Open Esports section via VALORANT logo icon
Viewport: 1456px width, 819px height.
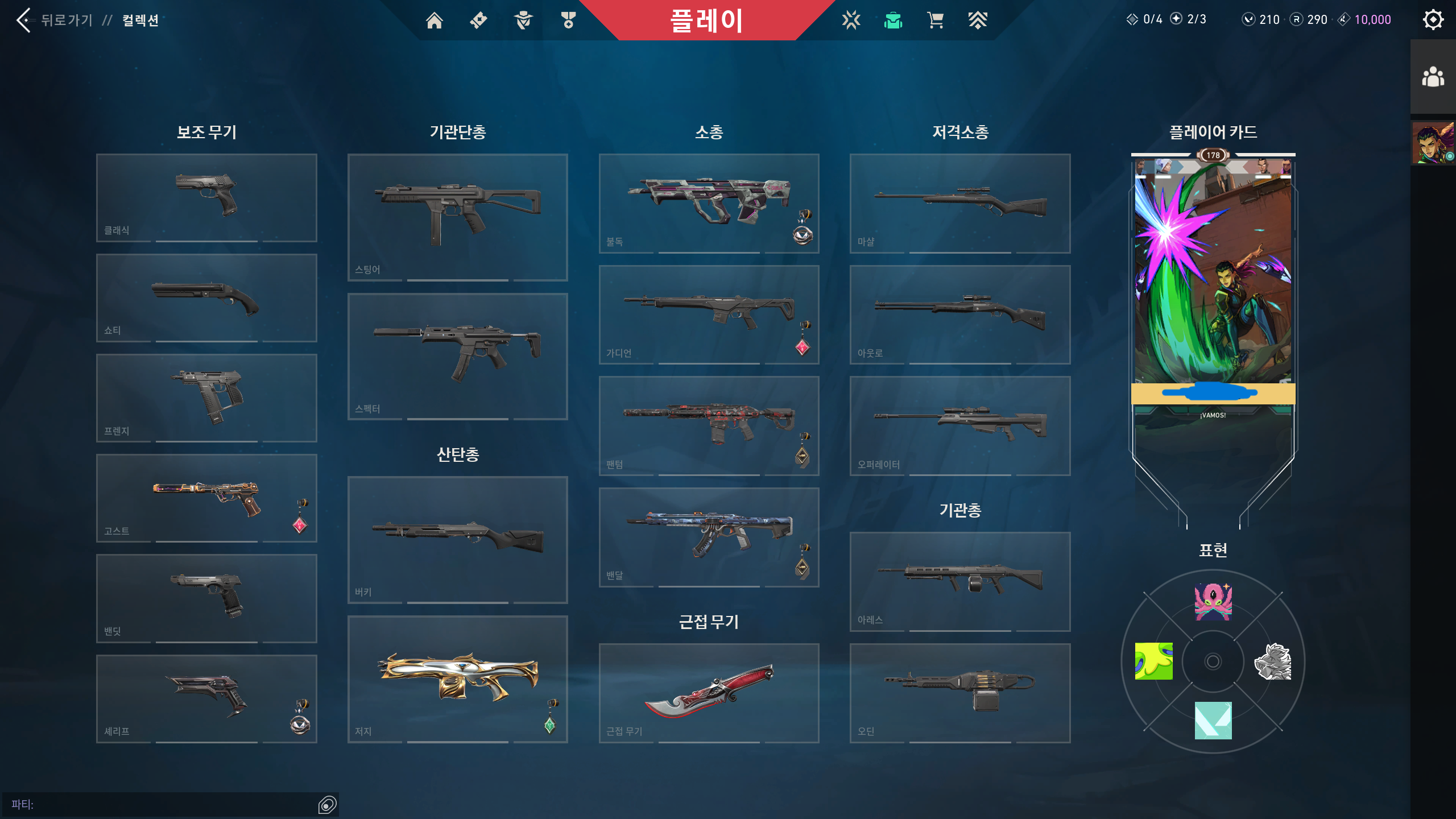(x=850, y=20)
